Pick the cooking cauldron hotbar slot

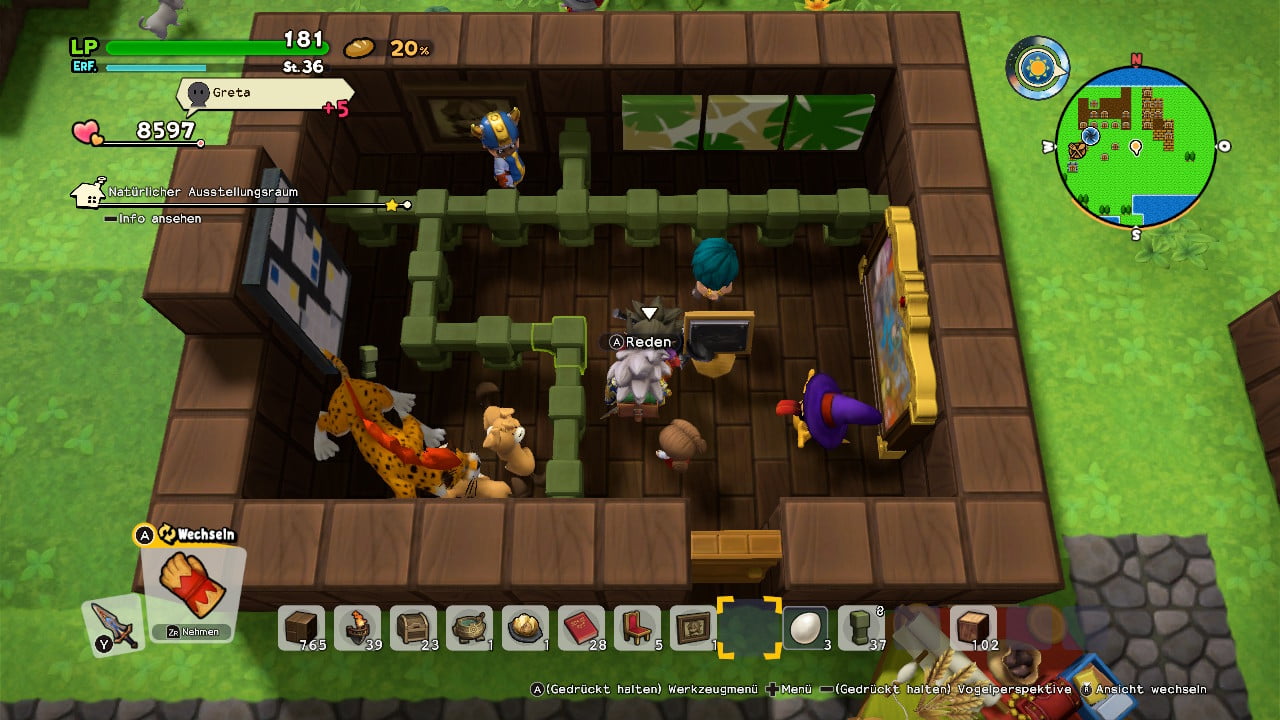[x=470, y=627]
